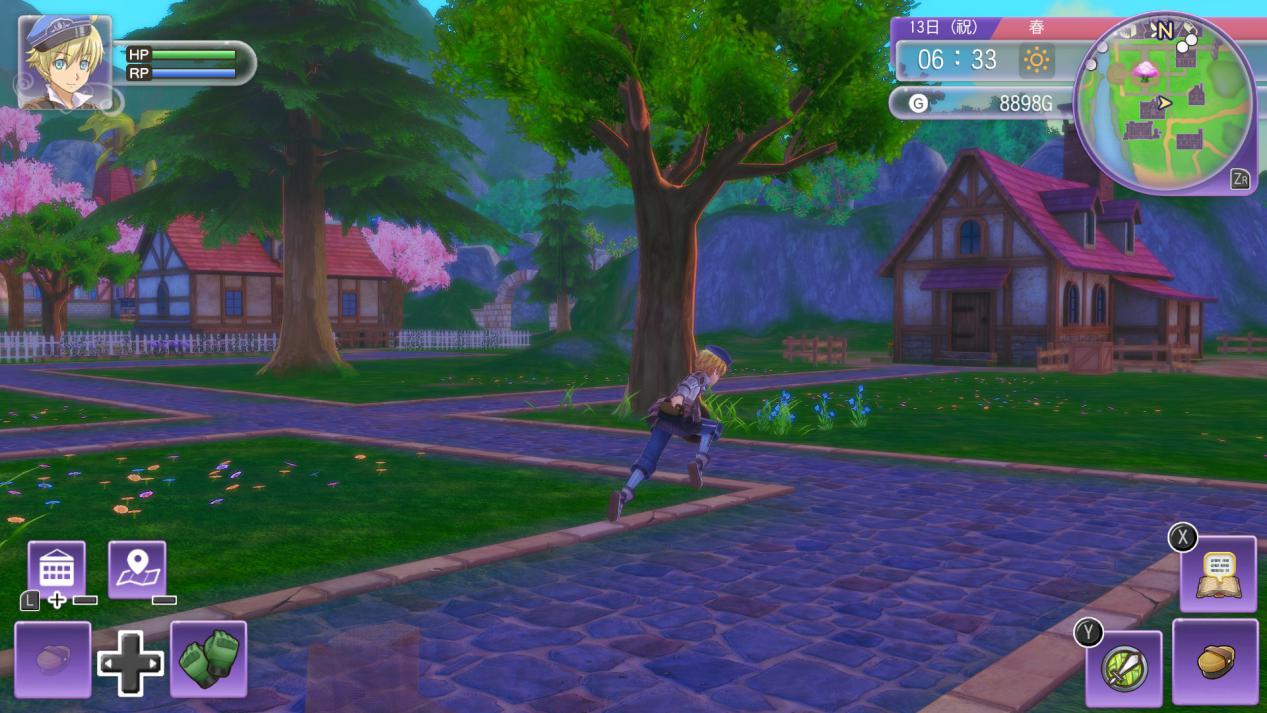Select the faded pouch slot
1267x713 pixels.
[x=53, y=659]
